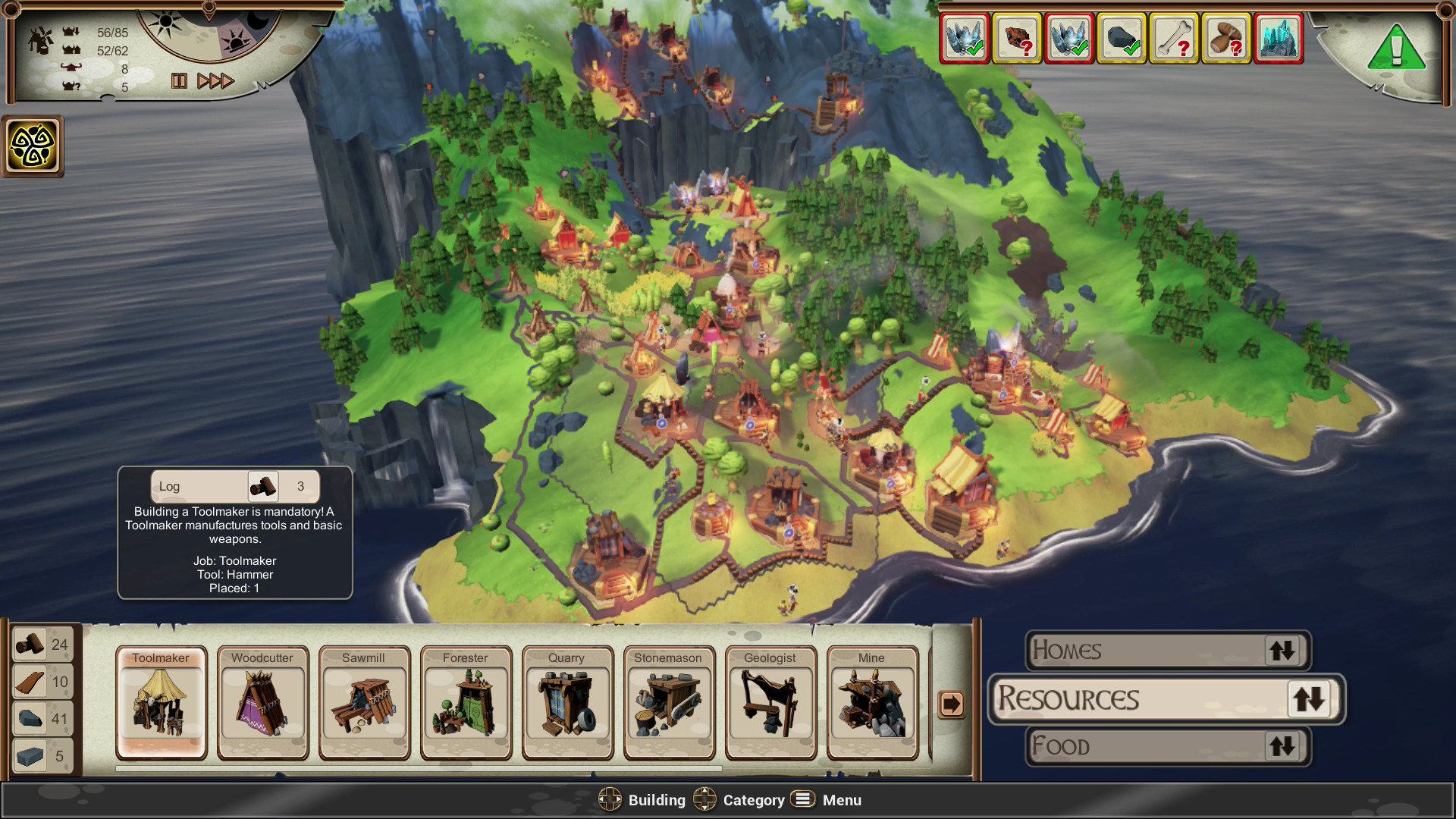The width and height of the screenshot is (1456, 819).
Task: Click the bone resource notification with question mark
Action: tap(1173, 38)
